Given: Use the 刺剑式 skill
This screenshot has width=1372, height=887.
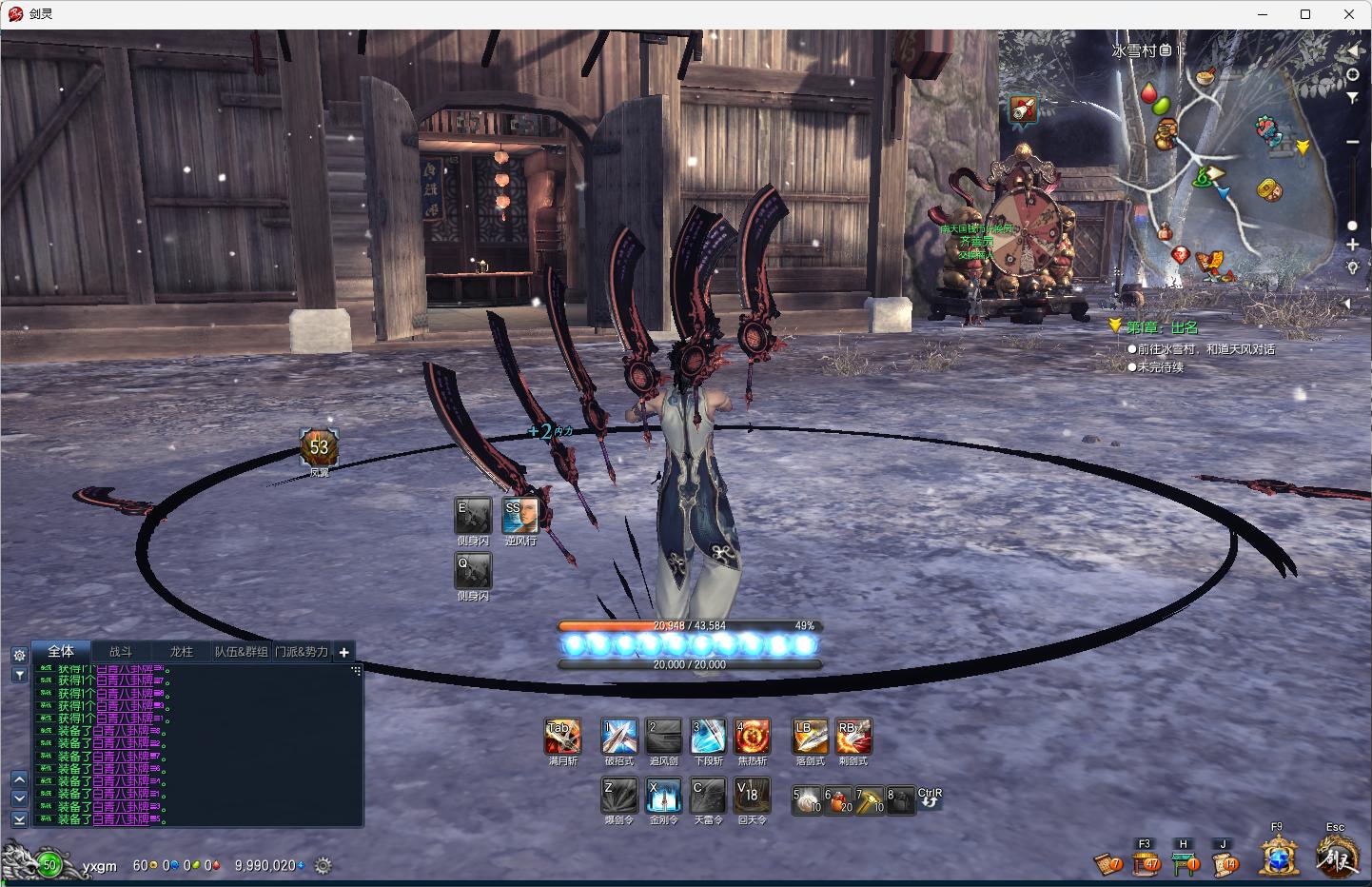Looking at the screenshot, I should (x=853, y=737).
